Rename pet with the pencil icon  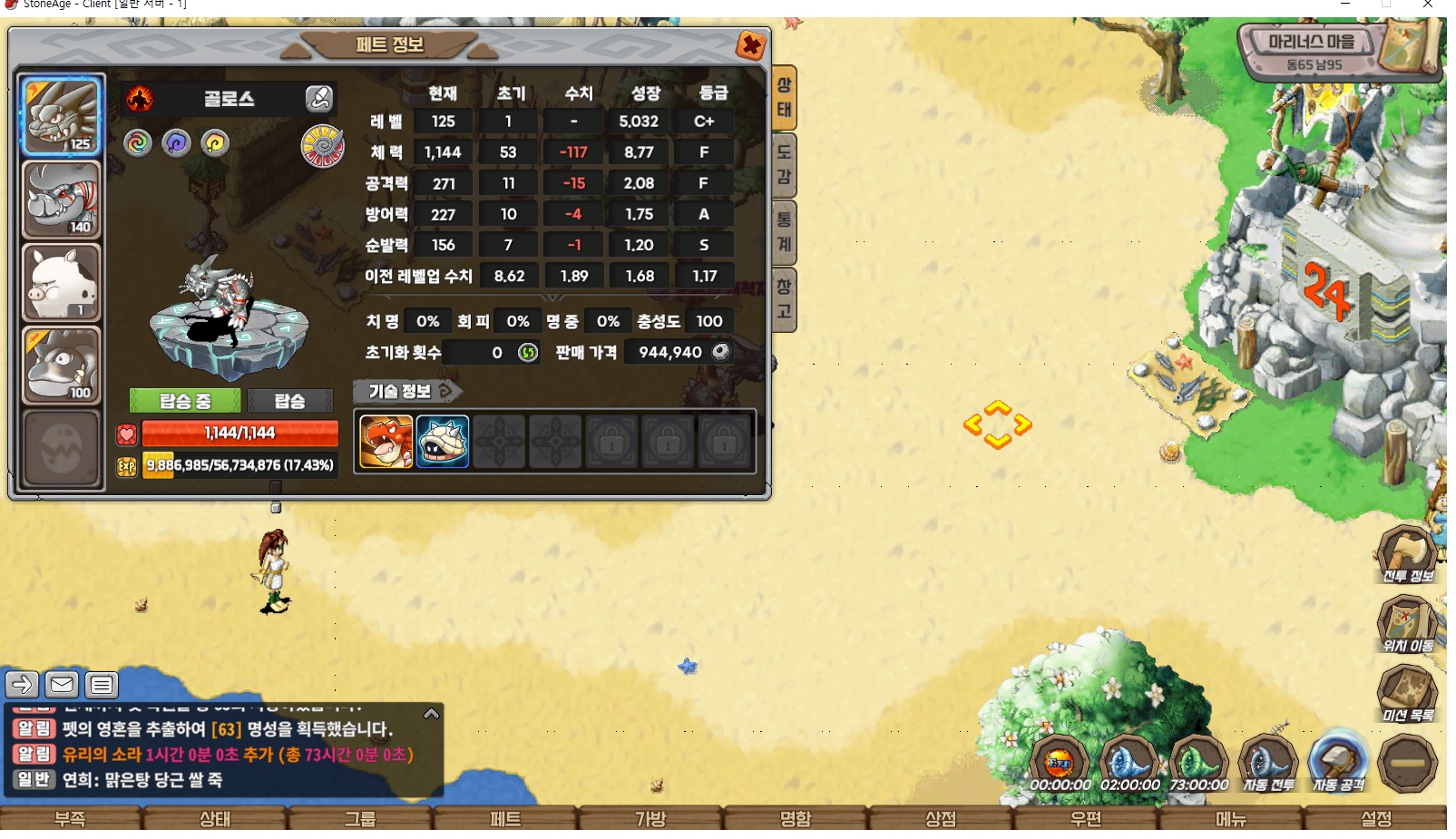[318, 99]
